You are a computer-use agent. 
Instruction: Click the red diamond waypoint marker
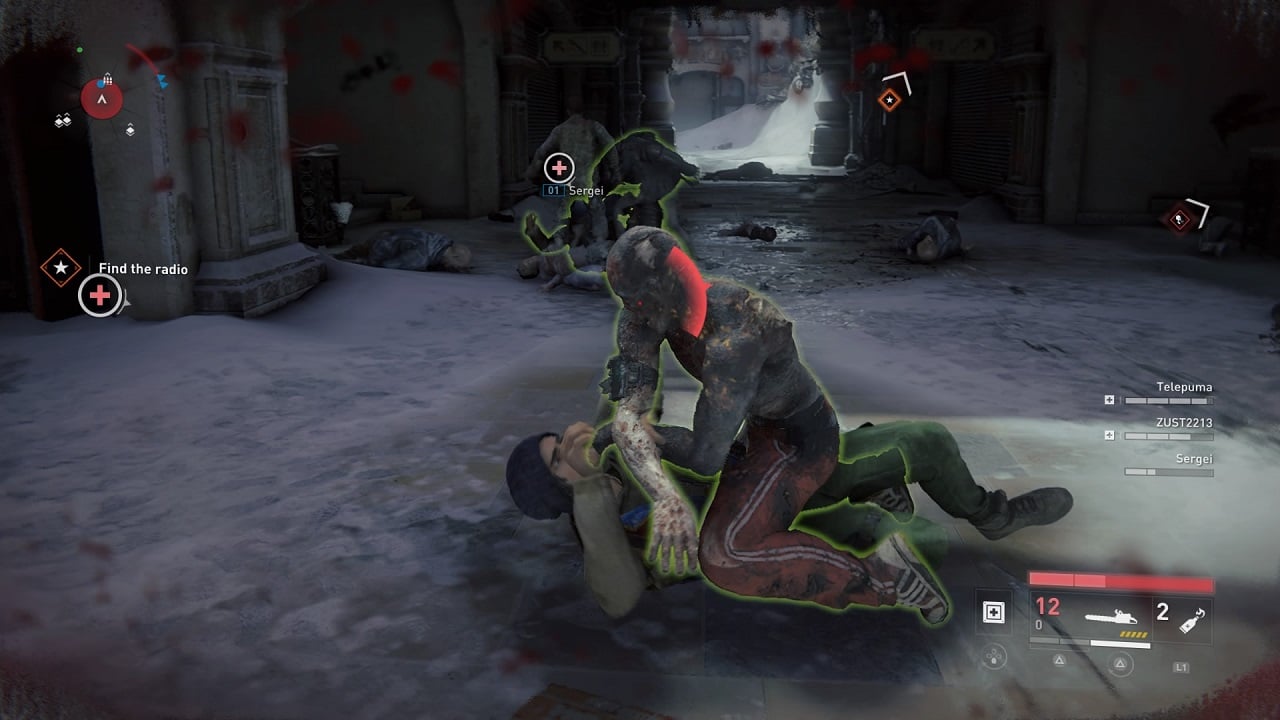1180,219
